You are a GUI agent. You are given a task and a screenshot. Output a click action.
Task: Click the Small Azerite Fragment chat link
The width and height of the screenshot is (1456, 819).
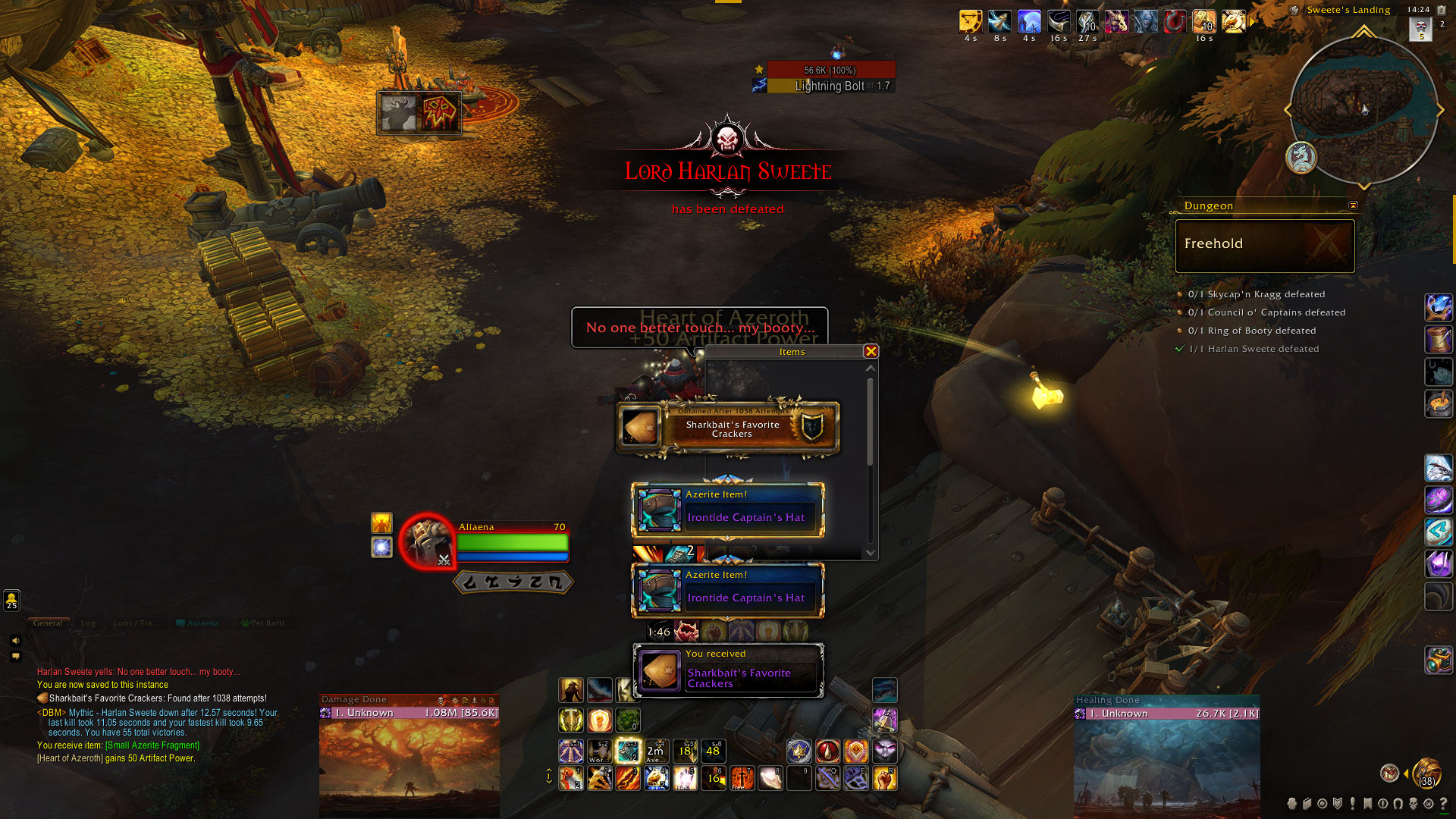(x=152, y=745)
